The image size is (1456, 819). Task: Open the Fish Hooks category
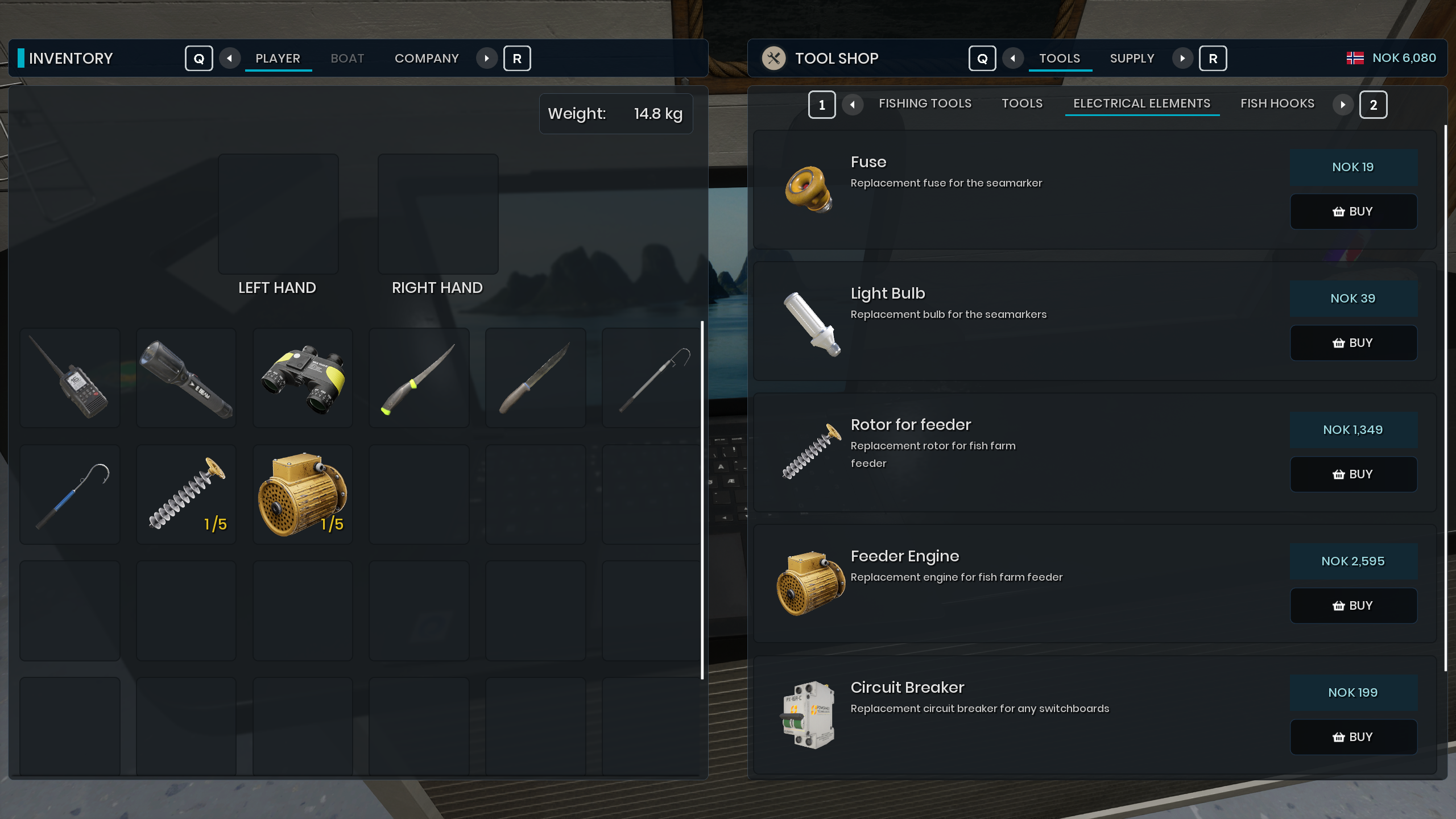[1277, 104]
